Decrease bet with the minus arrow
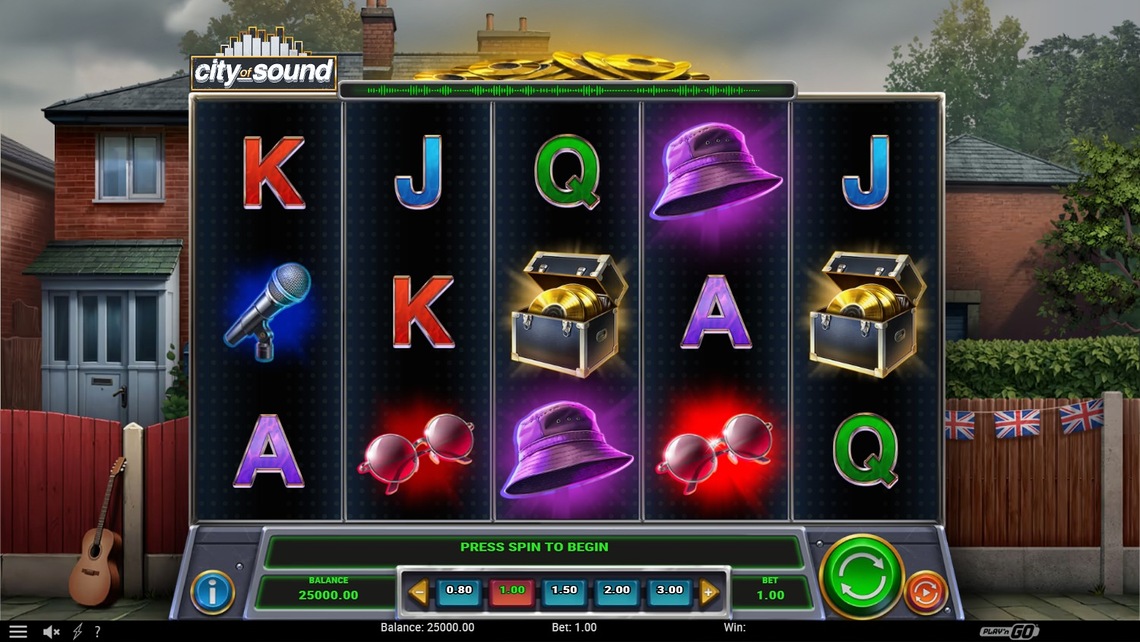The height and width of the screenshot is (642, 1140). pyautogui.click(x=419, y=592)
